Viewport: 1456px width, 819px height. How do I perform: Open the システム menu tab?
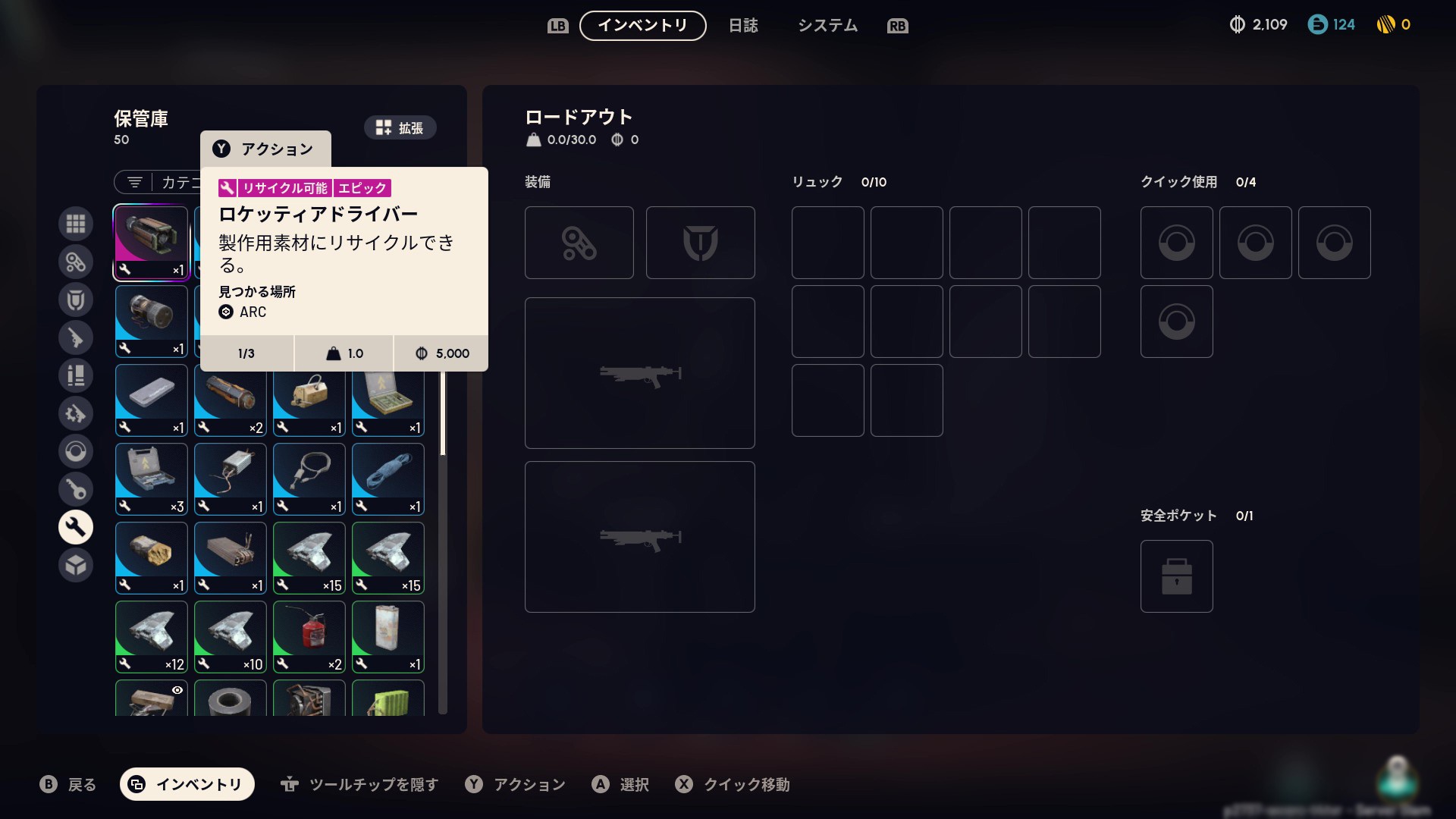pos(827,25)
